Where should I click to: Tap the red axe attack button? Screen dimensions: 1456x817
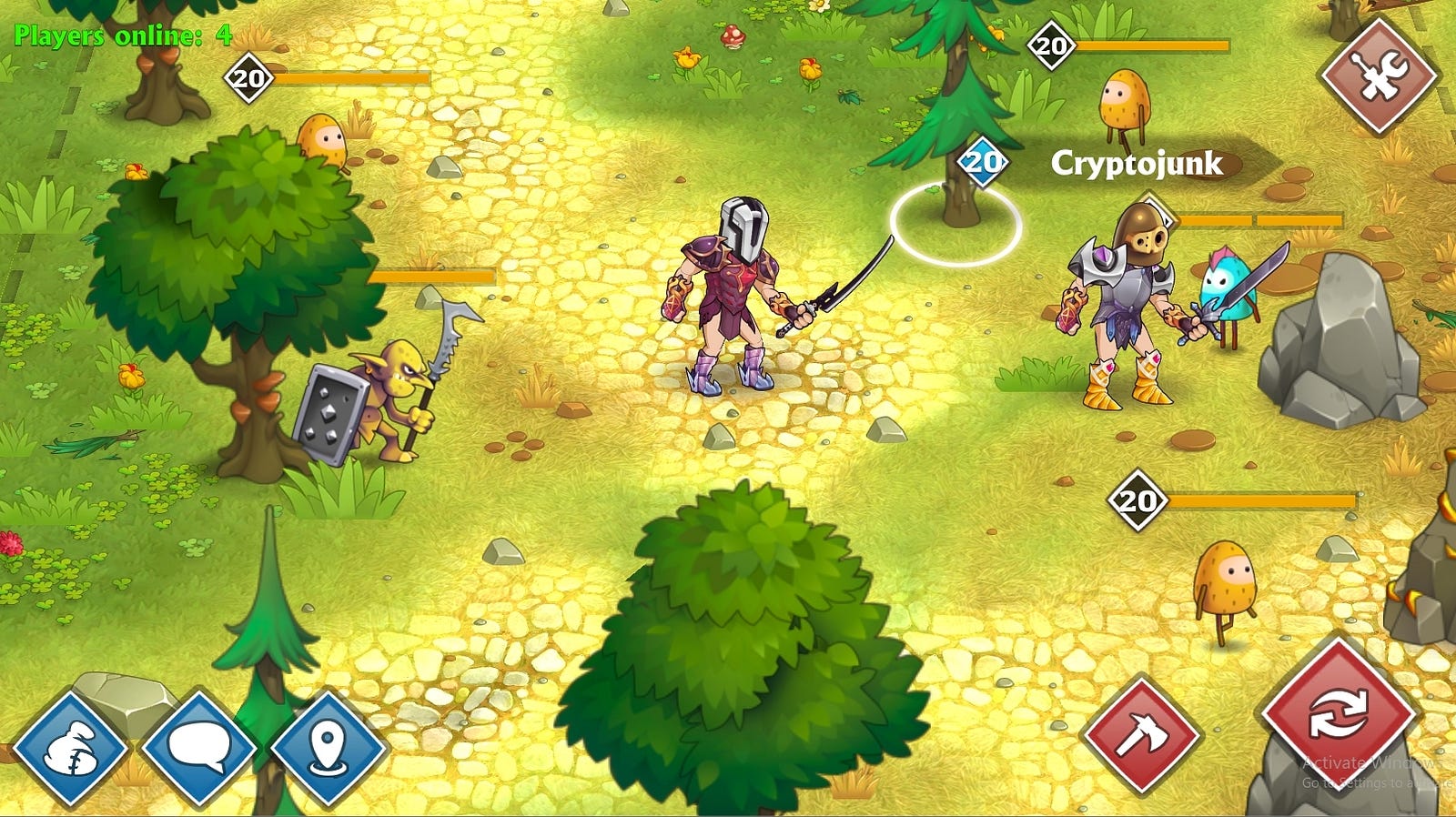click(1140, 734)
